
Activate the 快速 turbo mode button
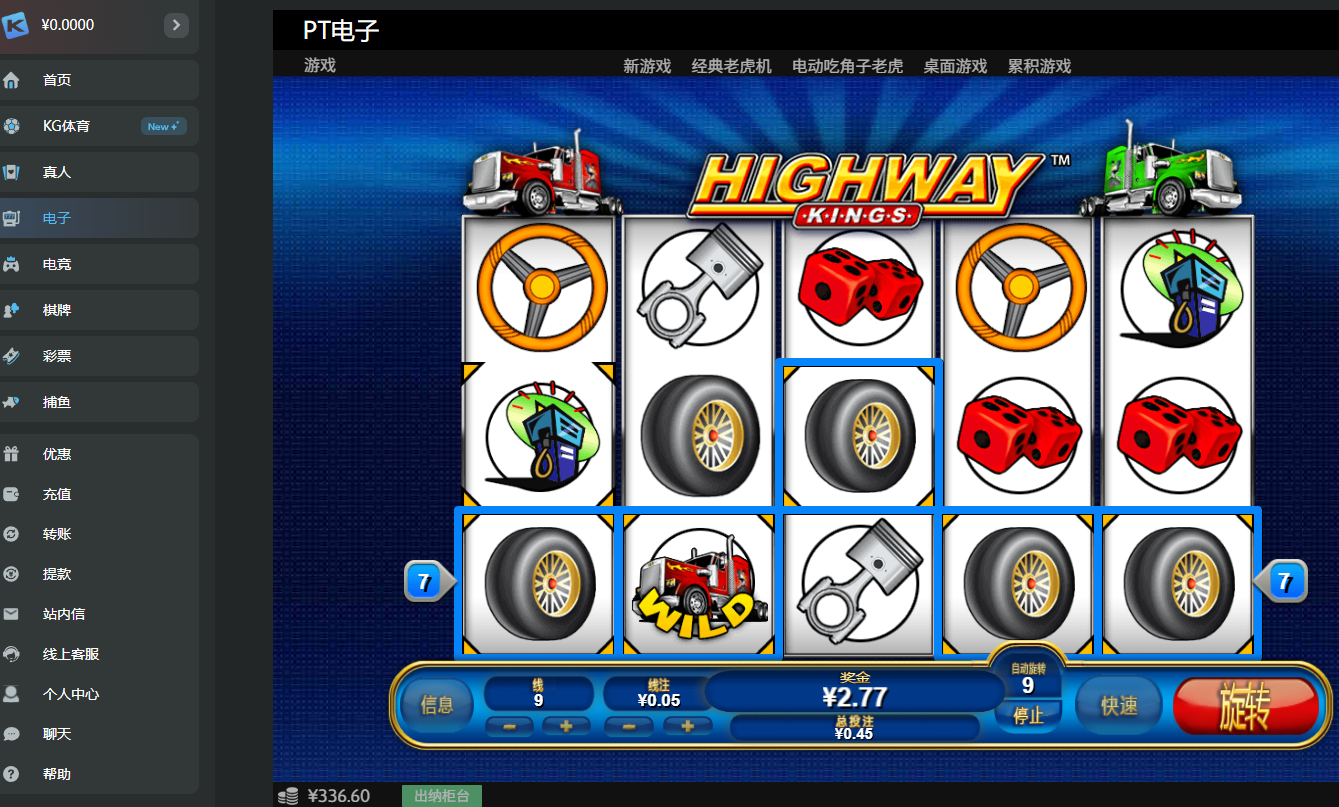click(x=1119, y=706)
